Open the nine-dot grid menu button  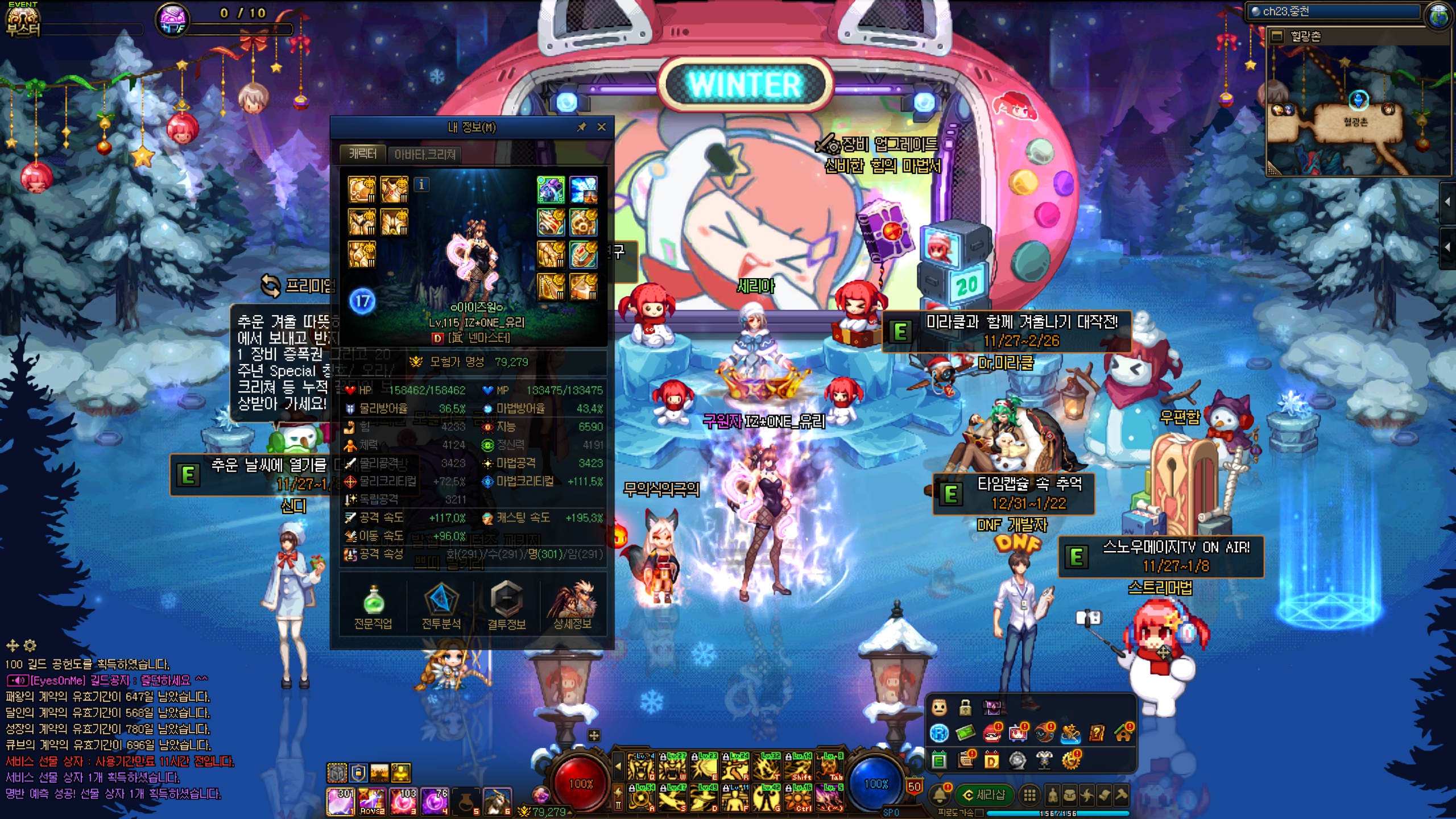1029,795
